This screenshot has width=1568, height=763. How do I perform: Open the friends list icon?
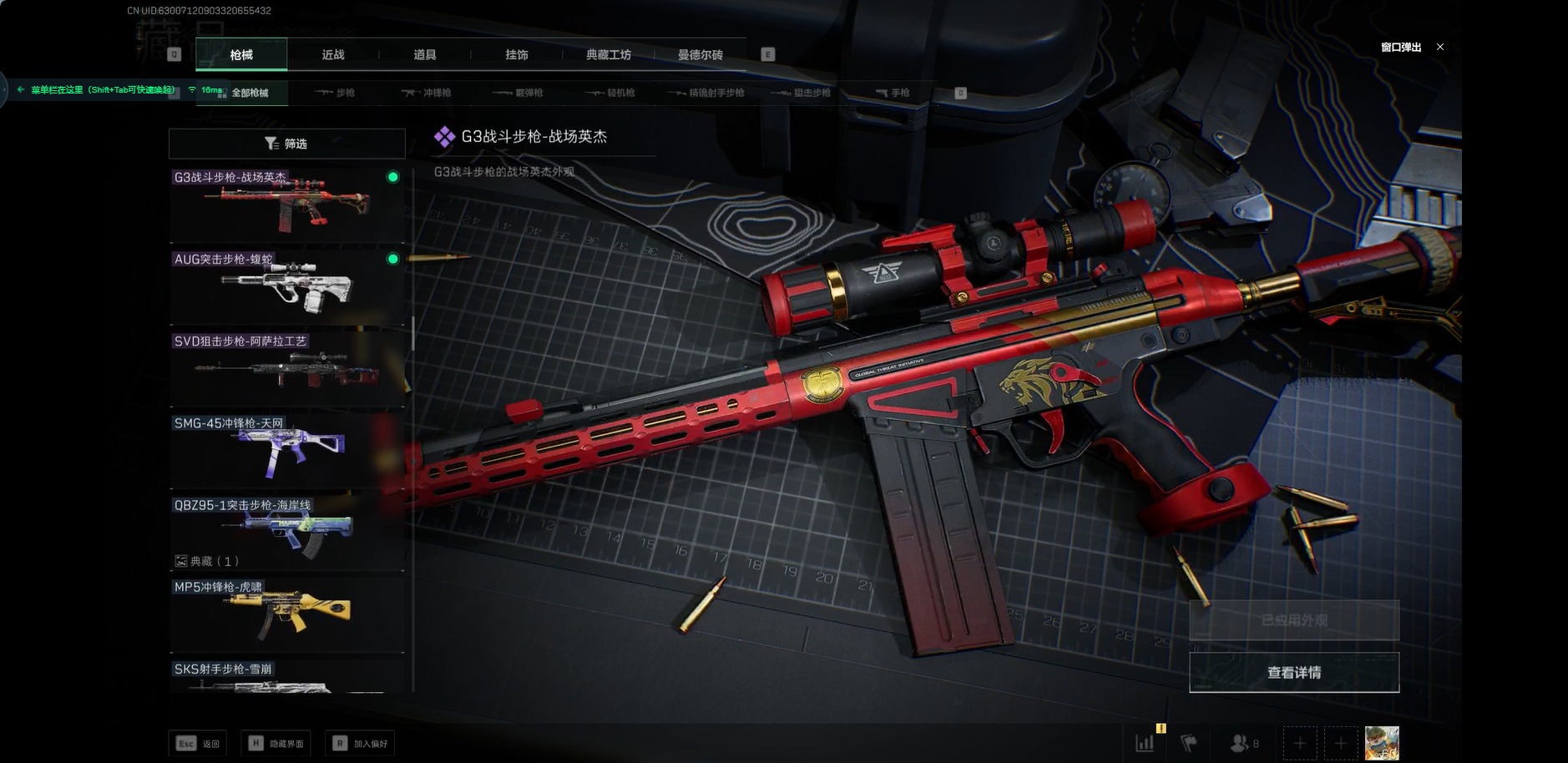point(1243,743)
